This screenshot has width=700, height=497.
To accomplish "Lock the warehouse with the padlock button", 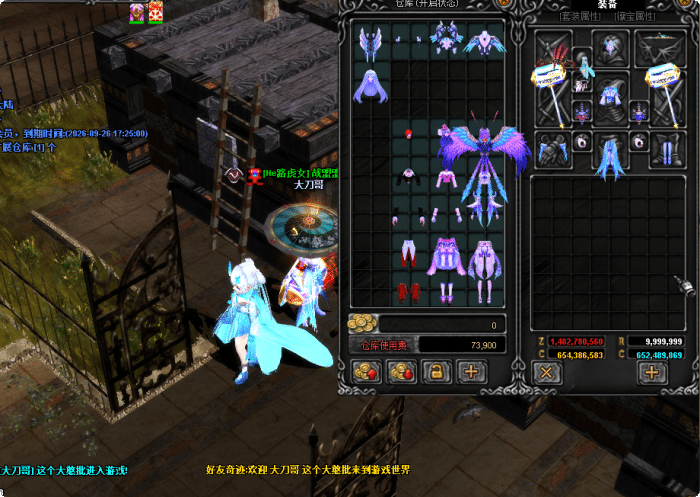I will coord(435,372).
